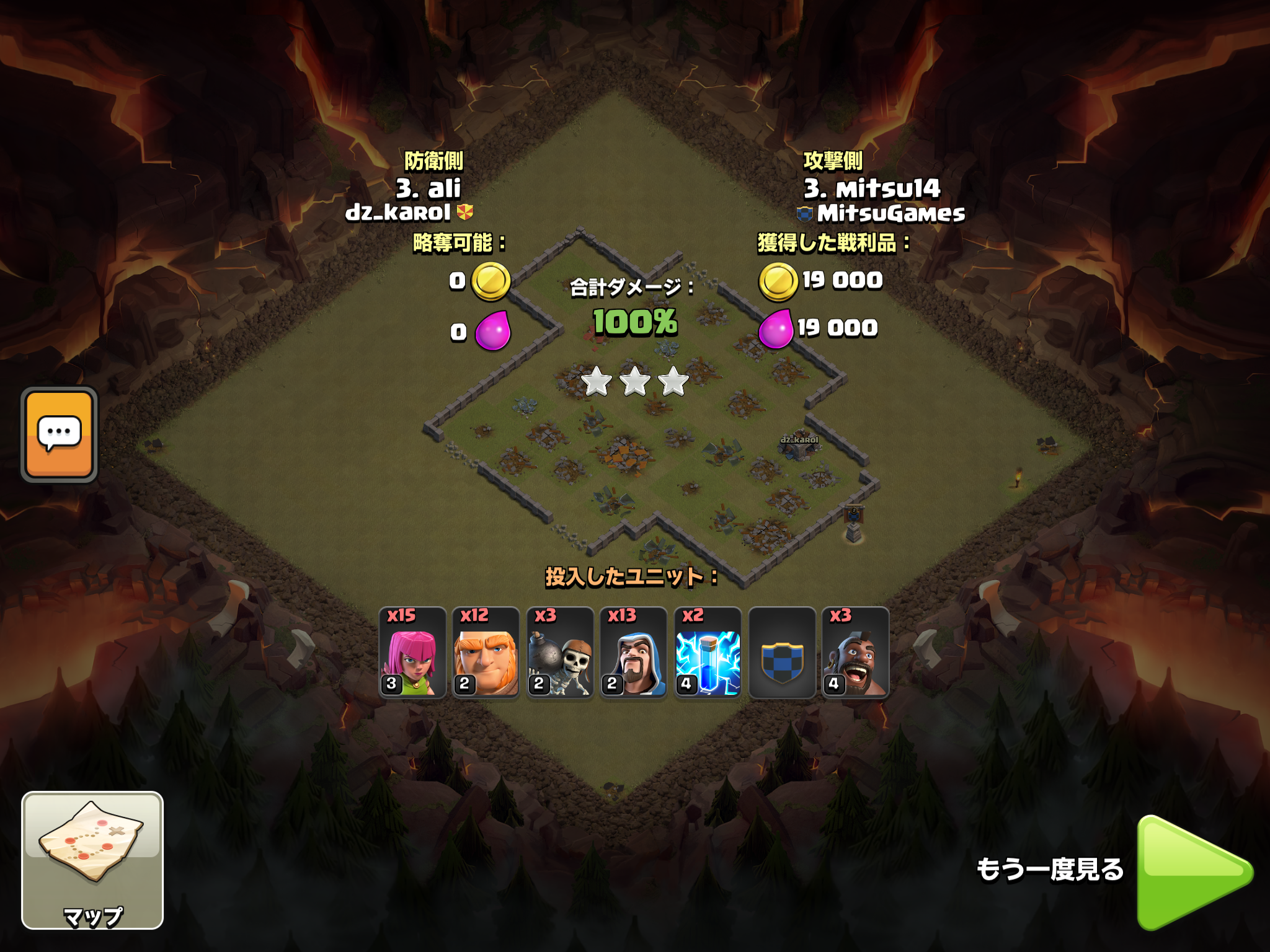The width and height of the screenshot is (1270, 952).
Task: Tap the dz_karol clan name
Action: [398, 213]
